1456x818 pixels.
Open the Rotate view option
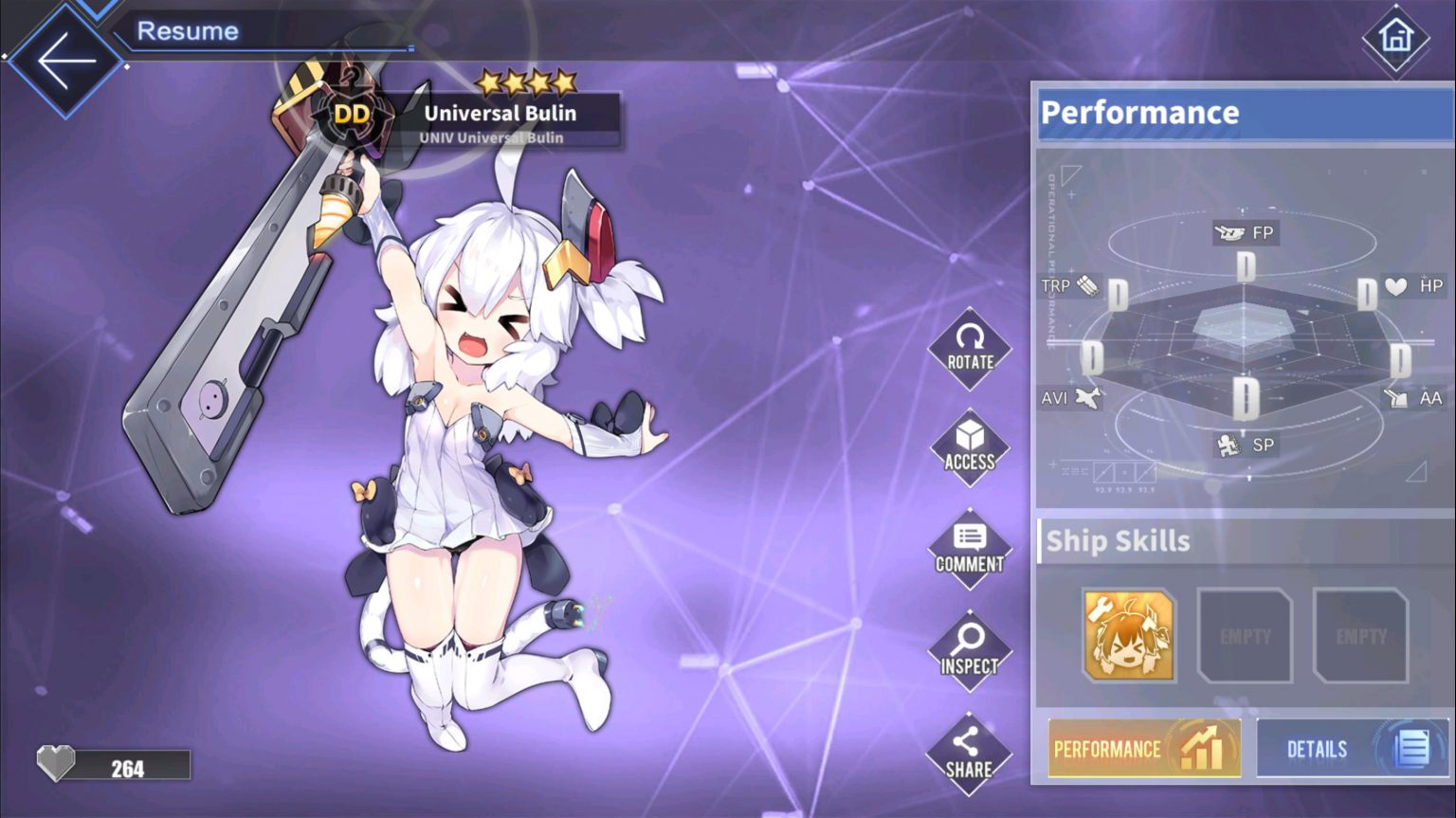(969, 351)
